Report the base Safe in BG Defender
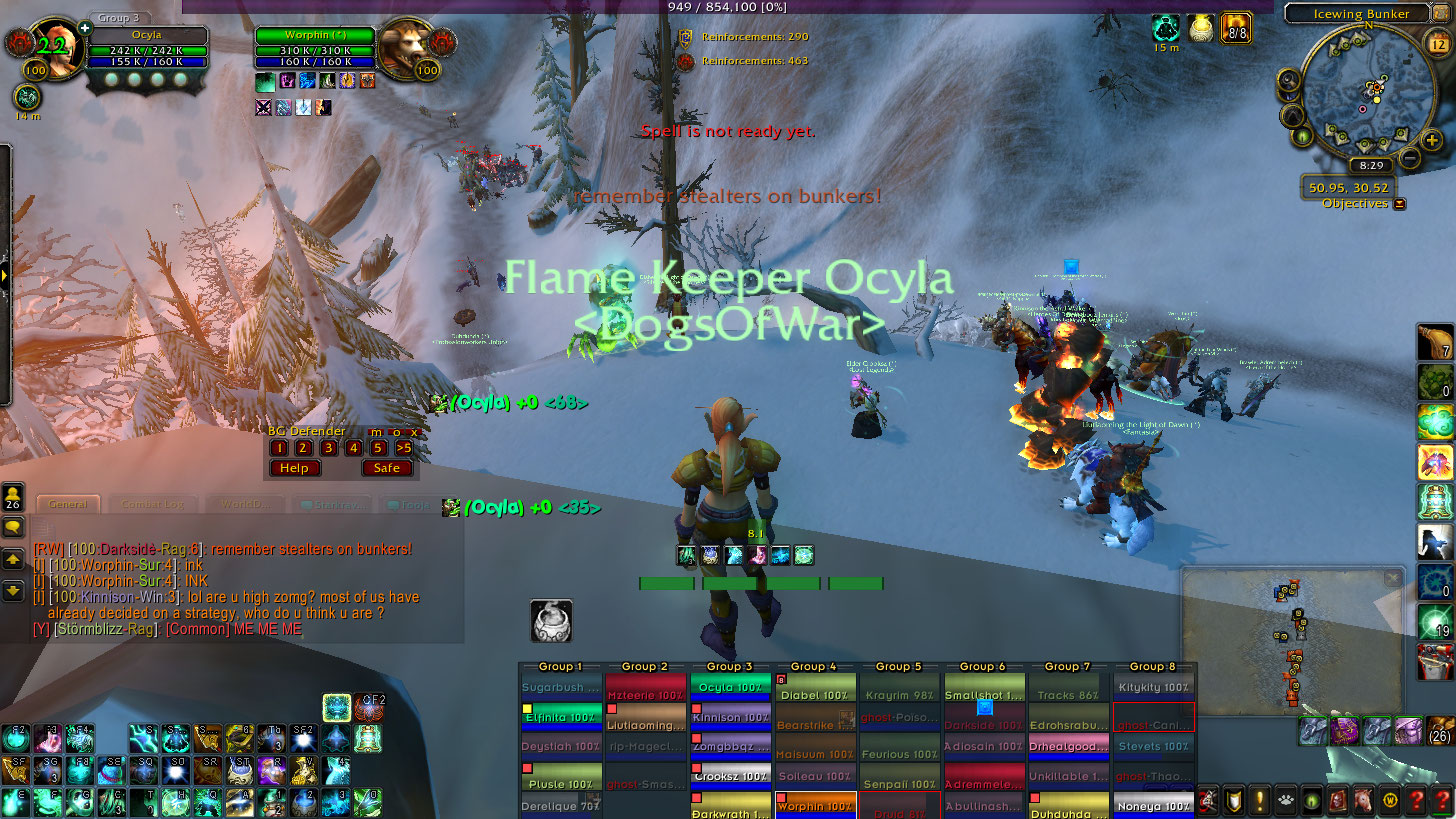This screenshot has height=819, width=1456. pos(386,468)
